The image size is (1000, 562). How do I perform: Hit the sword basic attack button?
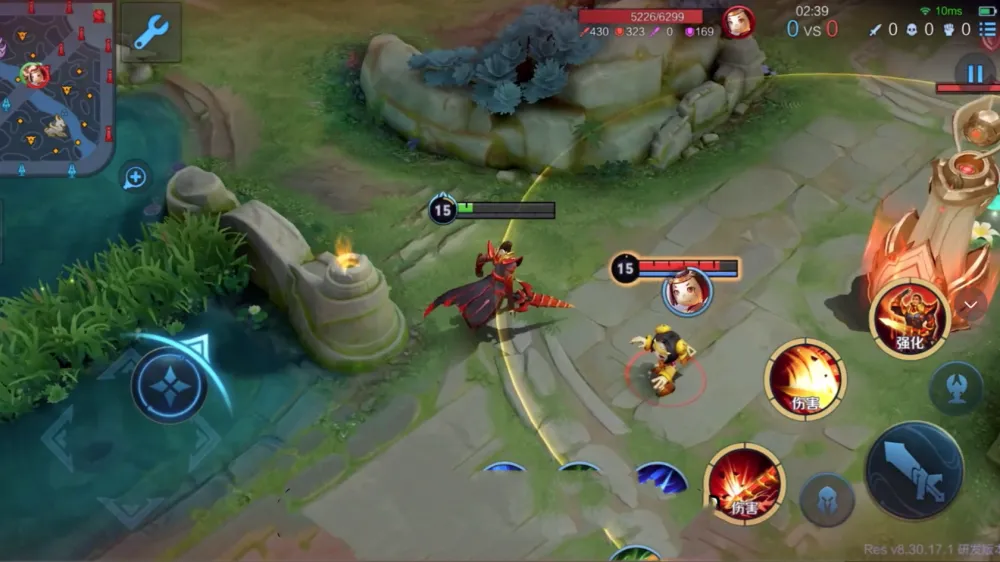tap(914, 471)
